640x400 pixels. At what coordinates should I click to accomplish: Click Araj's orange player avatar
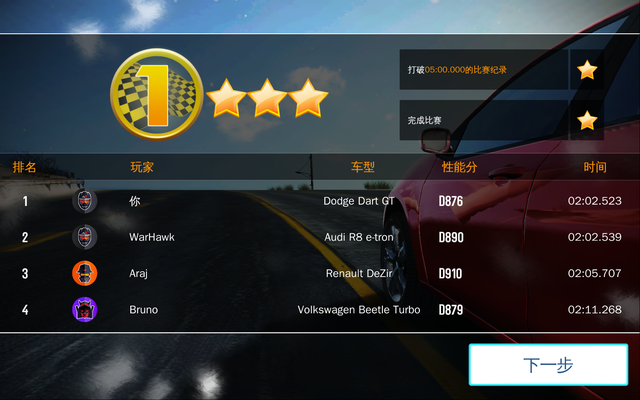pos(85,273)
